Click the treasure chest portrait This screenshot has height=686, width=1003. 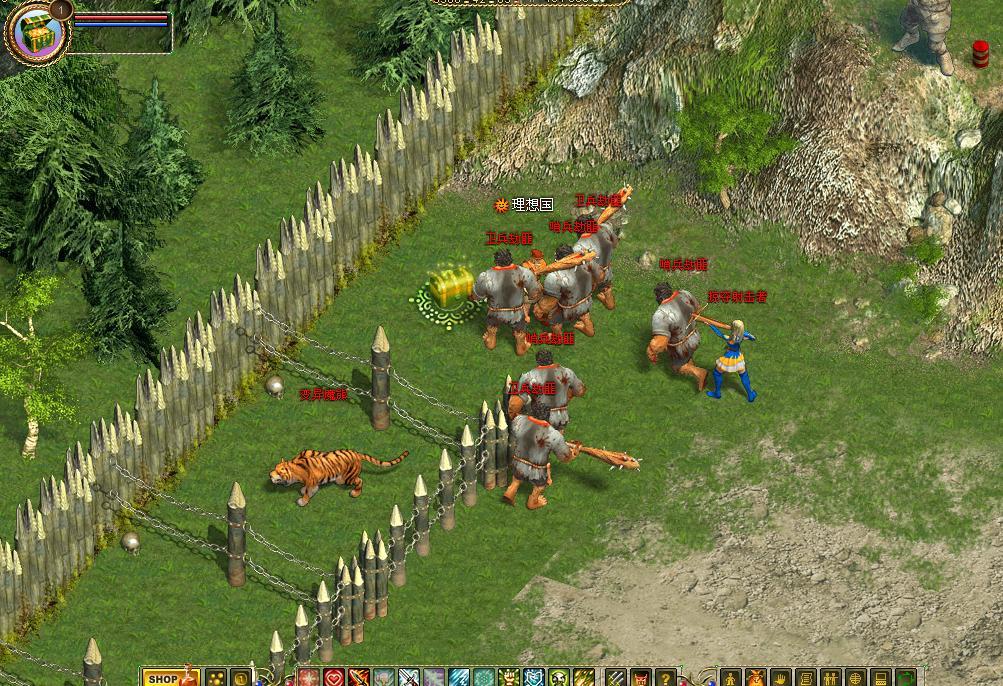(x=38, y=30)
